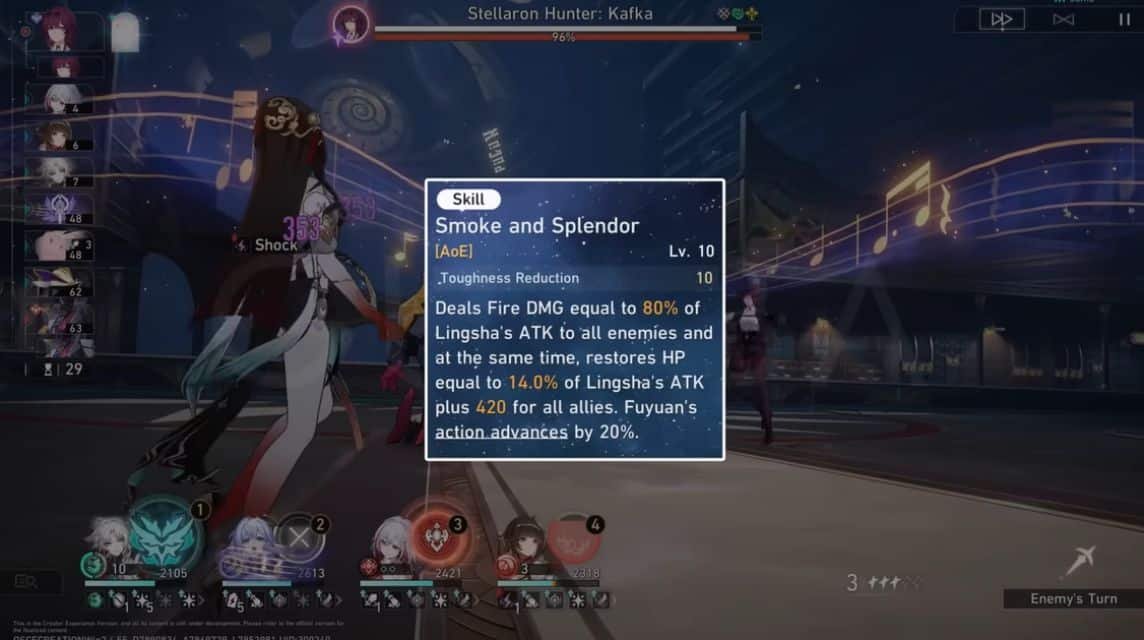The image size is (1144, 640).
Task: Open the battle details magnifier button
Action: coord(24,581)
